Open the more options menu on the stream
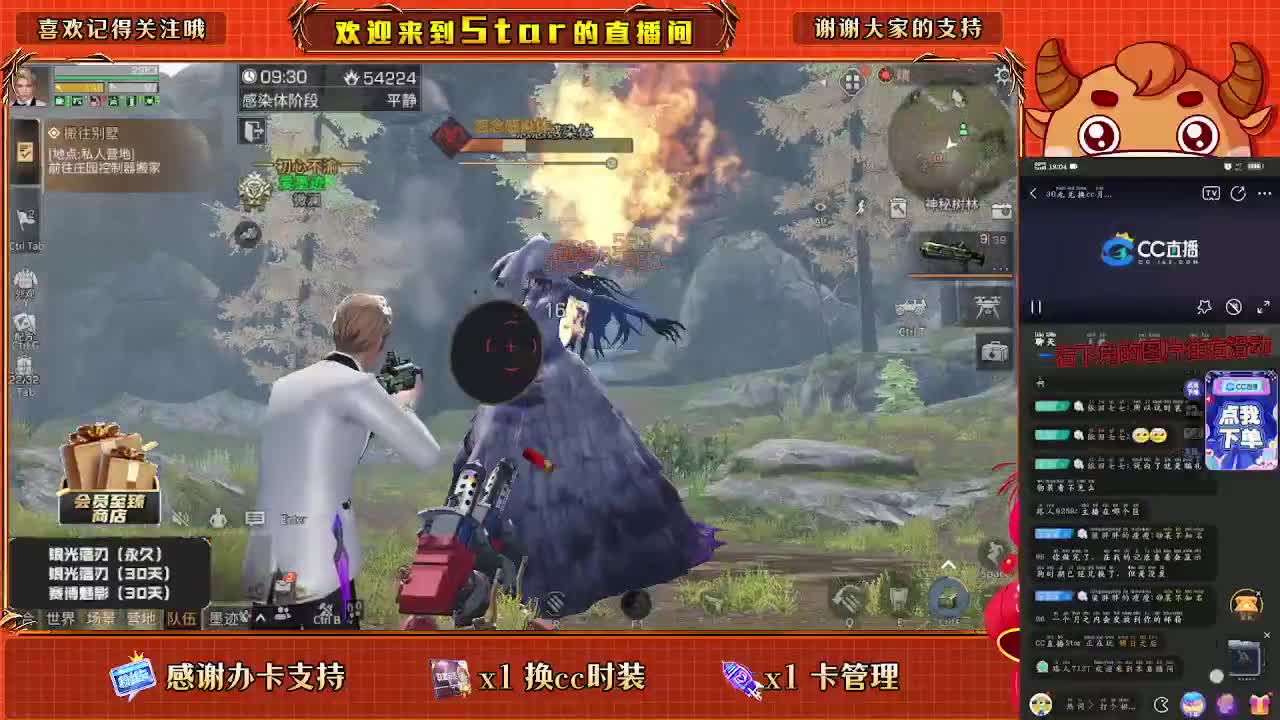This screenshot has width=1280, height=720. (x=1264, y=194)
